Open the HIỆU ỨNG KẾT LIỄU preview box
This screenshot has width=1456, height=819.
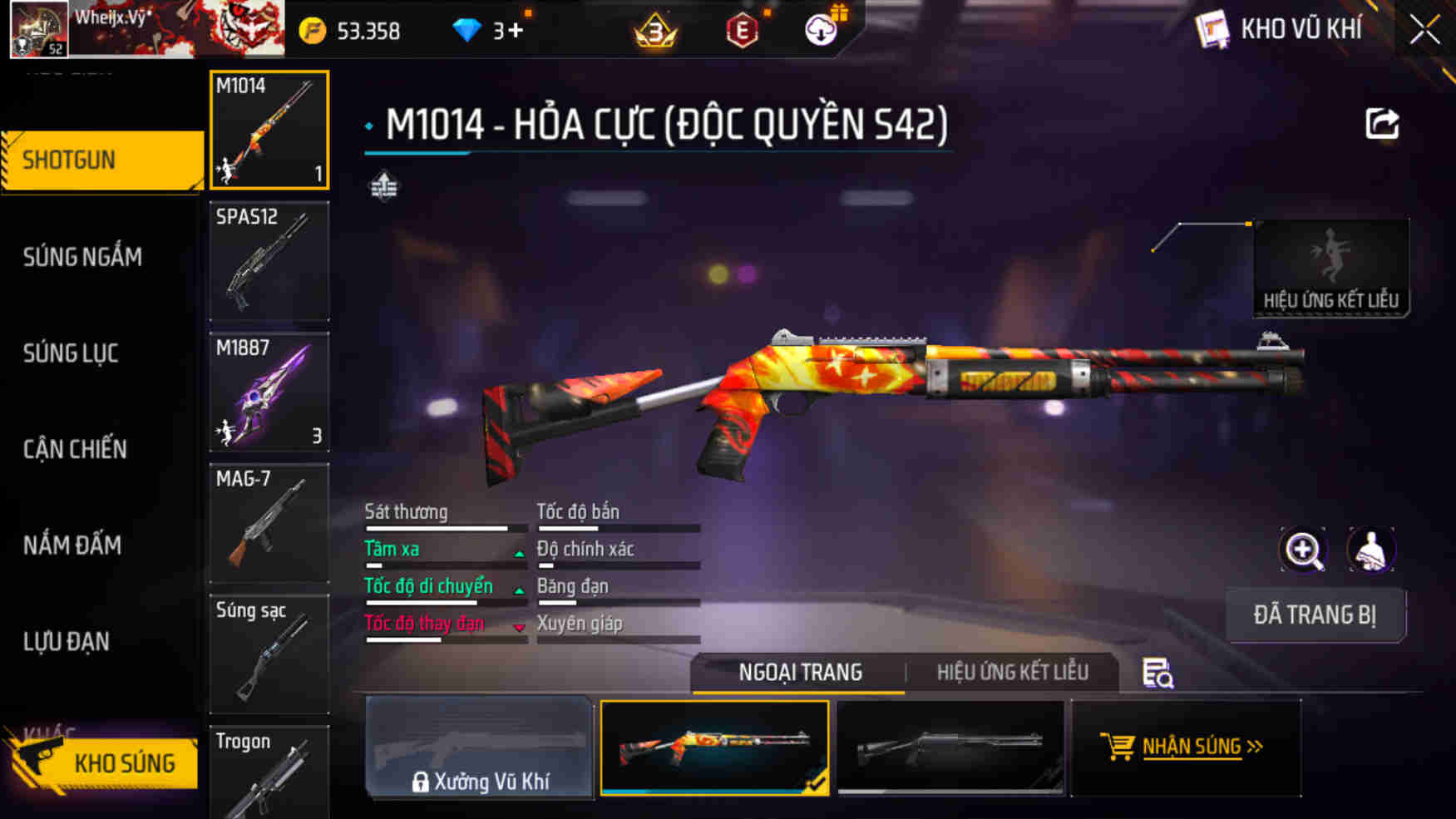1330,268
